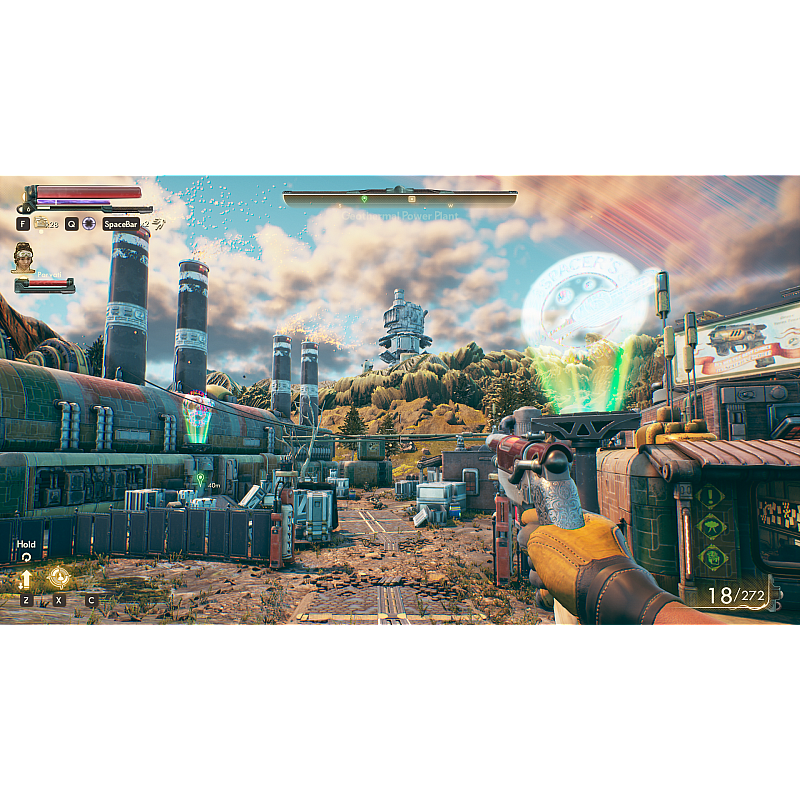Use the medical inhaler icon

42,223
